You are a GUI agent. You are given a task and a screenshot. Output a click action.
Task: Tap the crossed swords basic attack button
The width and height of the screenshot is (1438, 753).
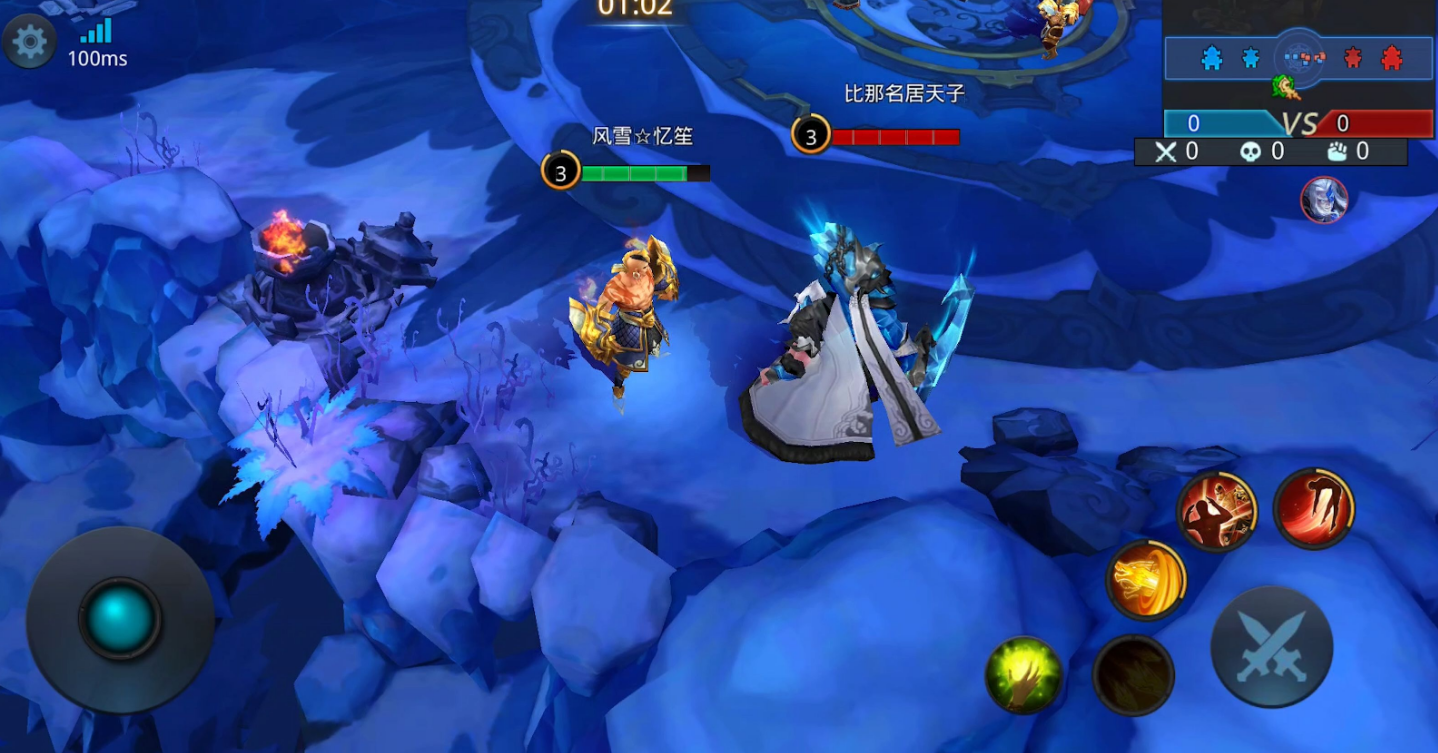coord(1271,647)
